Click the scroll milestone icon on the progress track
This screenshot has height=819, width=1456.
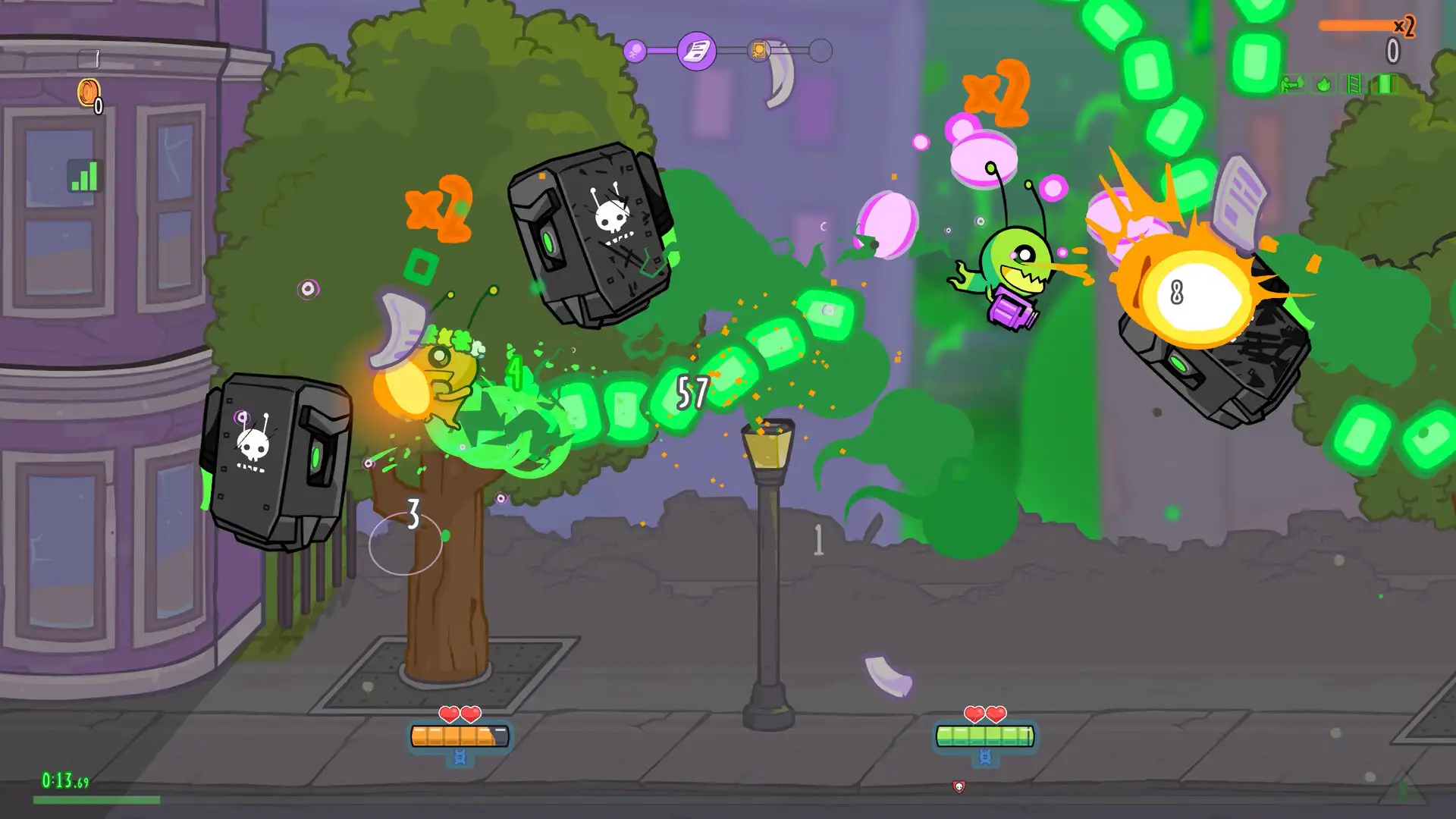click(x=696, y=49)
